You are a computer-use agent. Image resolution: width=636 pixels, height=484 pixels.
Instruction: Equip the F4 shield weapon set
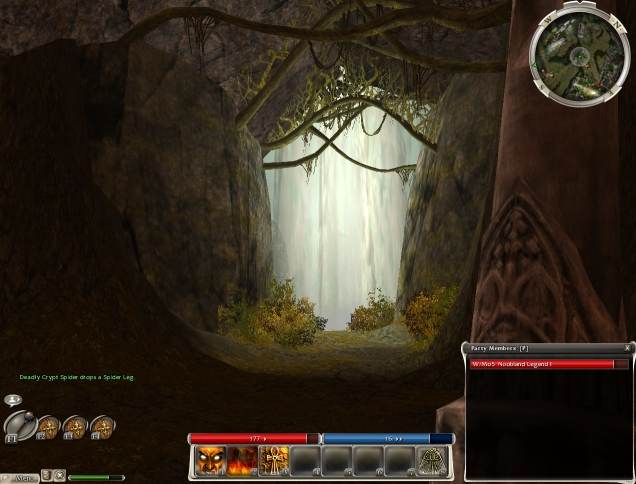pos(102,427)
